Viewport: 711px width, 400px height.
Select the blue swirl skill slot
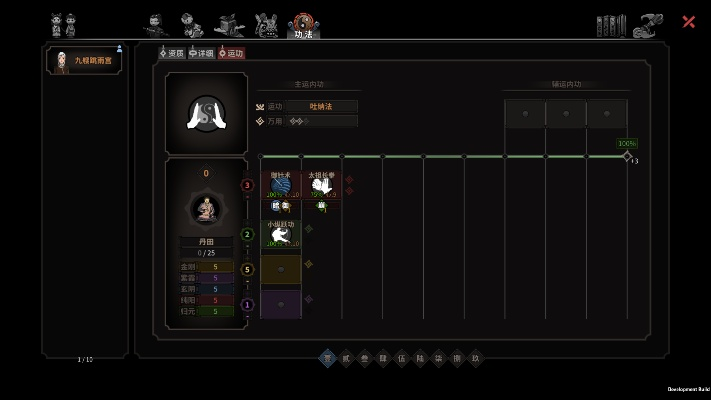[280, 185]
